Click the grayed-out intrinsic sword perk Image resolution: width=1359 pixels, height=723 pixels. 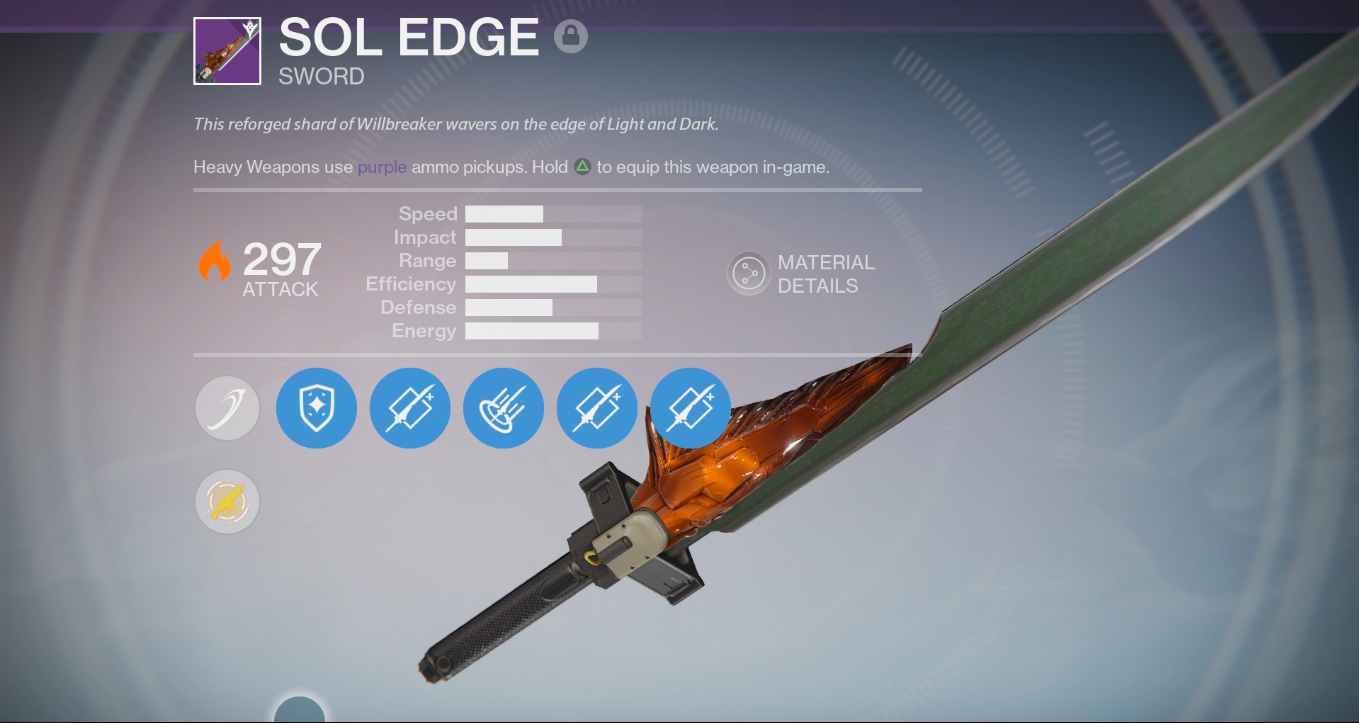click(227, 408)
